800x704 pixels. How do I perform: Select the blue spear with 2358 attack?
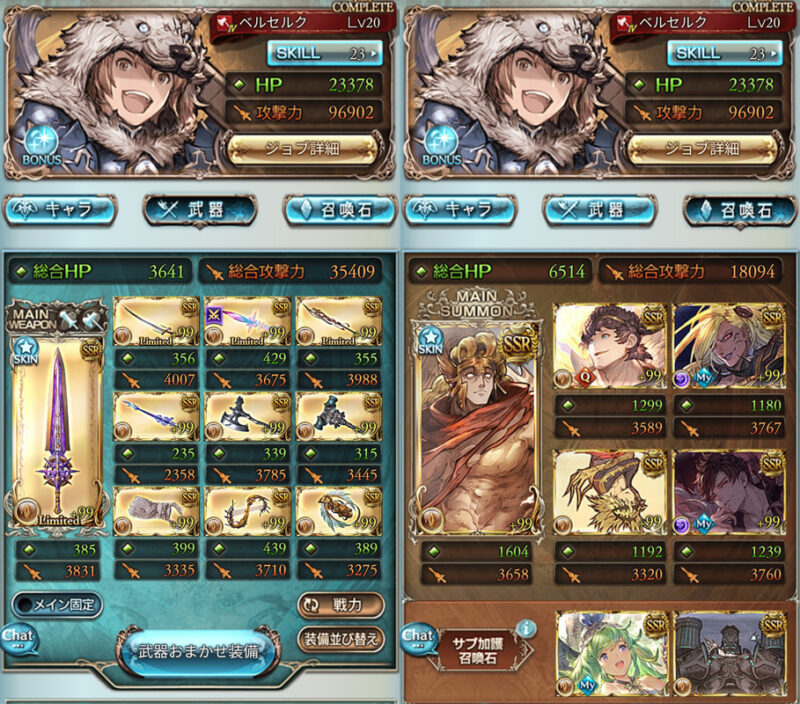pyautogui.click(x=156, y=415)
